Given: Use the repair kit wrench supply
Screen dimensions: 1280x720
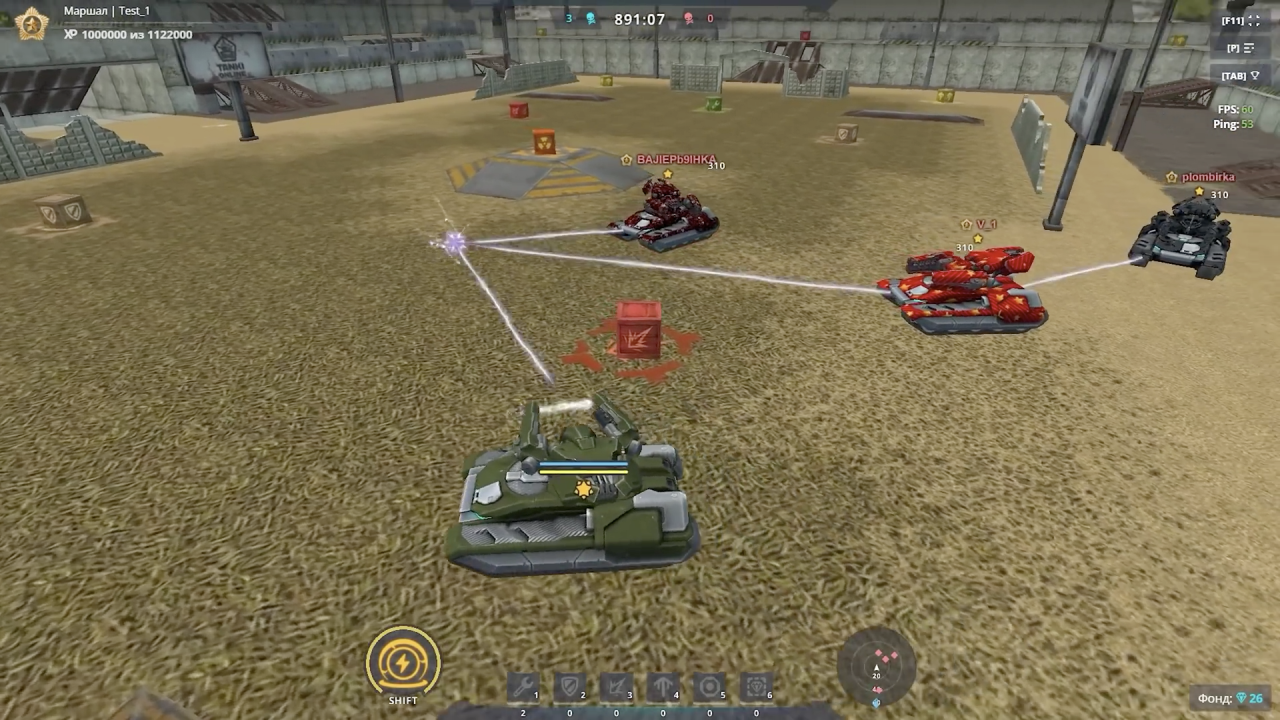Looking at the screenshot, I should coord(523,687).
